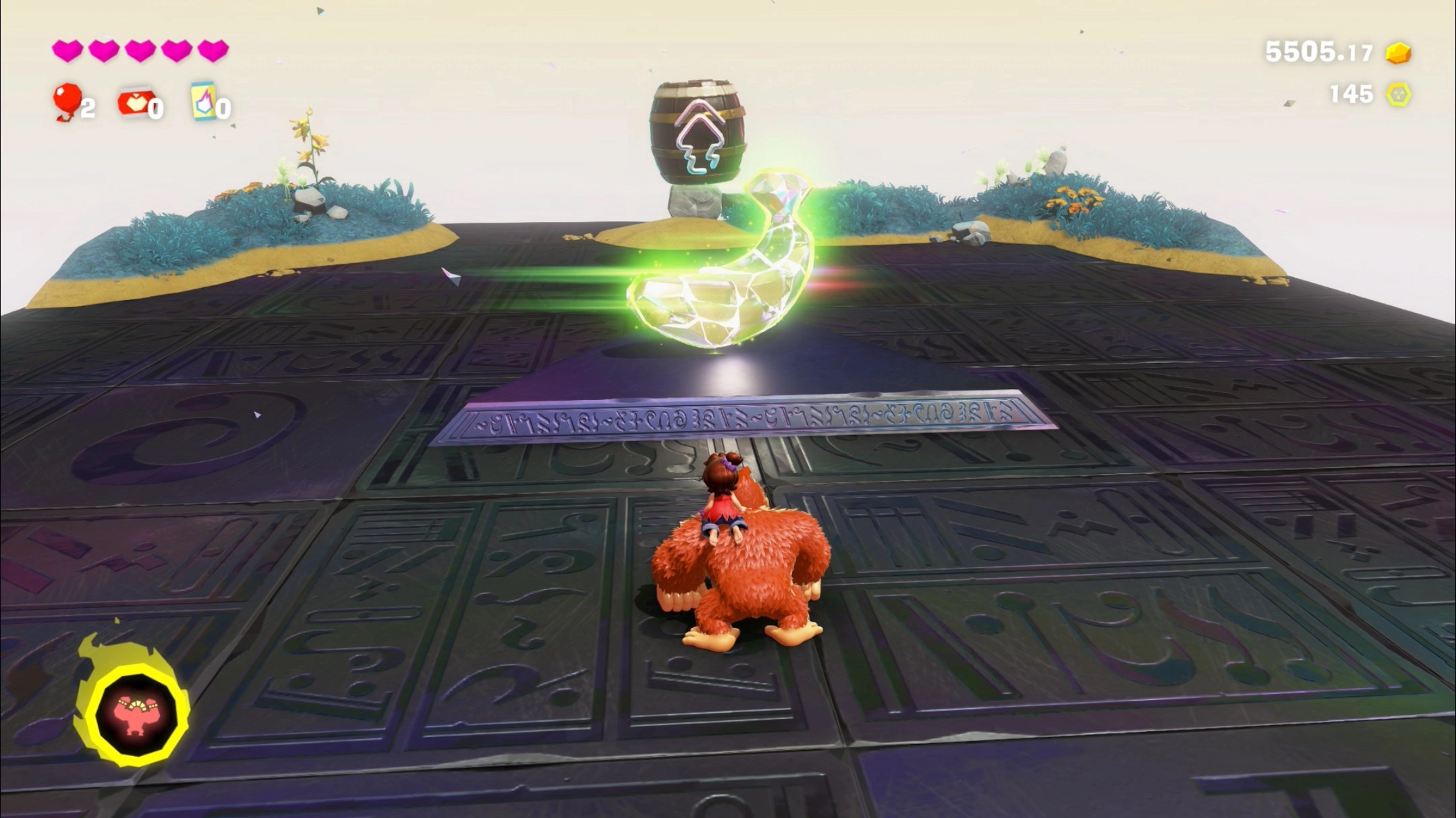Toggle the third pink heart
The height and width of the screenshot is (818, 1456).
coord(140,49)
